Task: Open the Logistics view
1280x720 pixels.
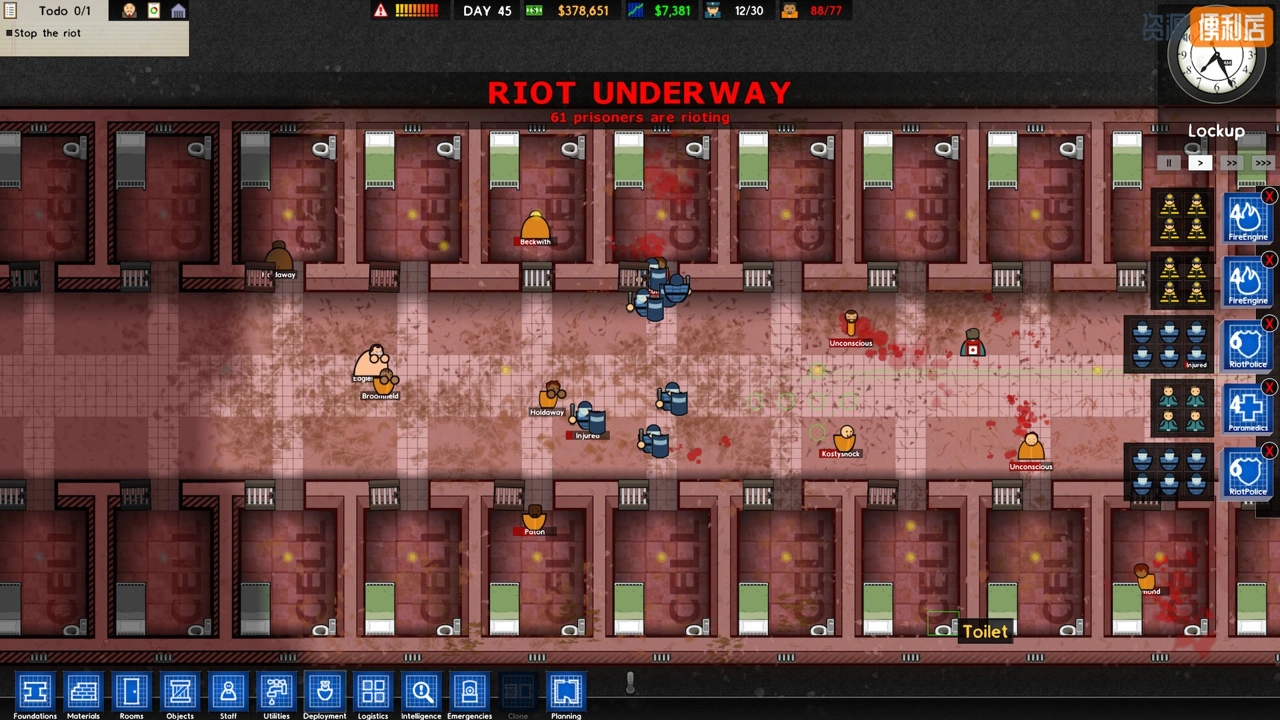Action: 373,692
